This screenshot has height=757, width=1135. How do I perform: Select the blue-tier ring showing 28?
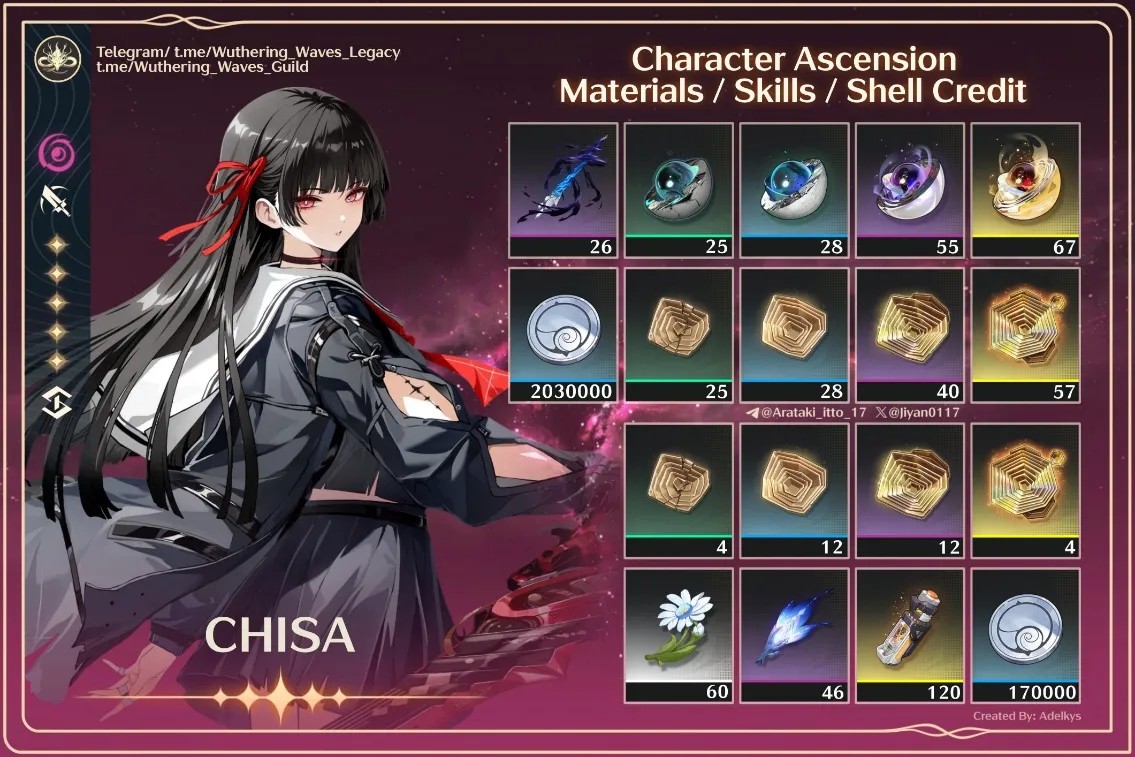pyautogui.click(x=794, y=334)
